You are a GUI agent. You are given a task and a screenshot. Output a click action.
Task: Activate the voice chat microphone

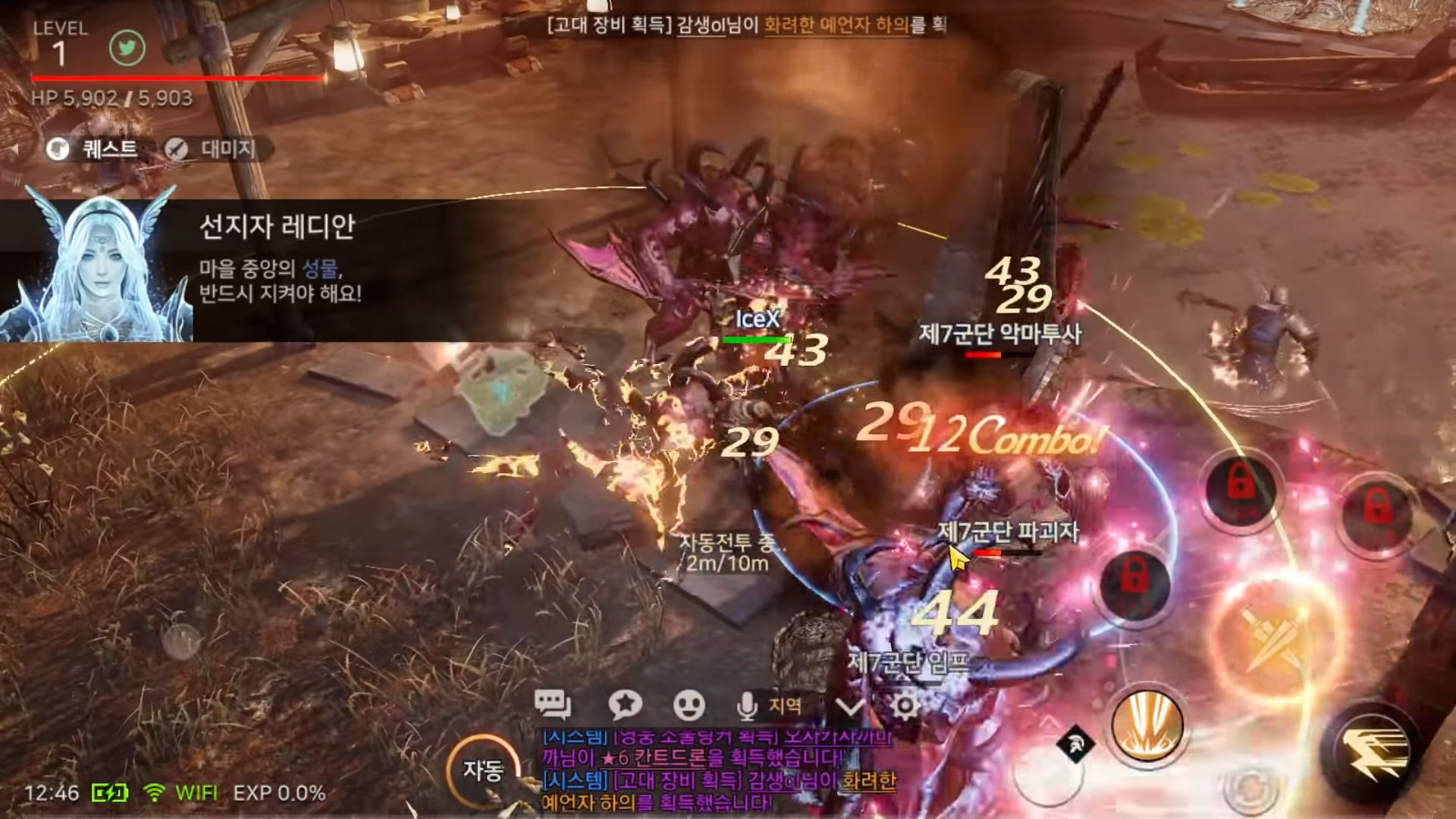click(746, 706)
